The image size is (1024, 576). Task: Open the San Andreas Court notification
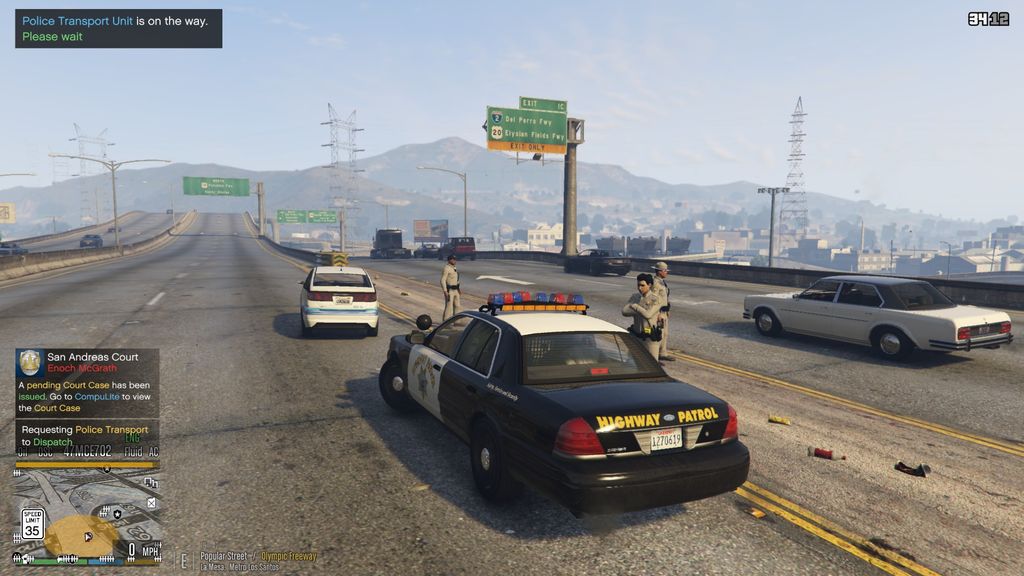(x=87, y=382)
